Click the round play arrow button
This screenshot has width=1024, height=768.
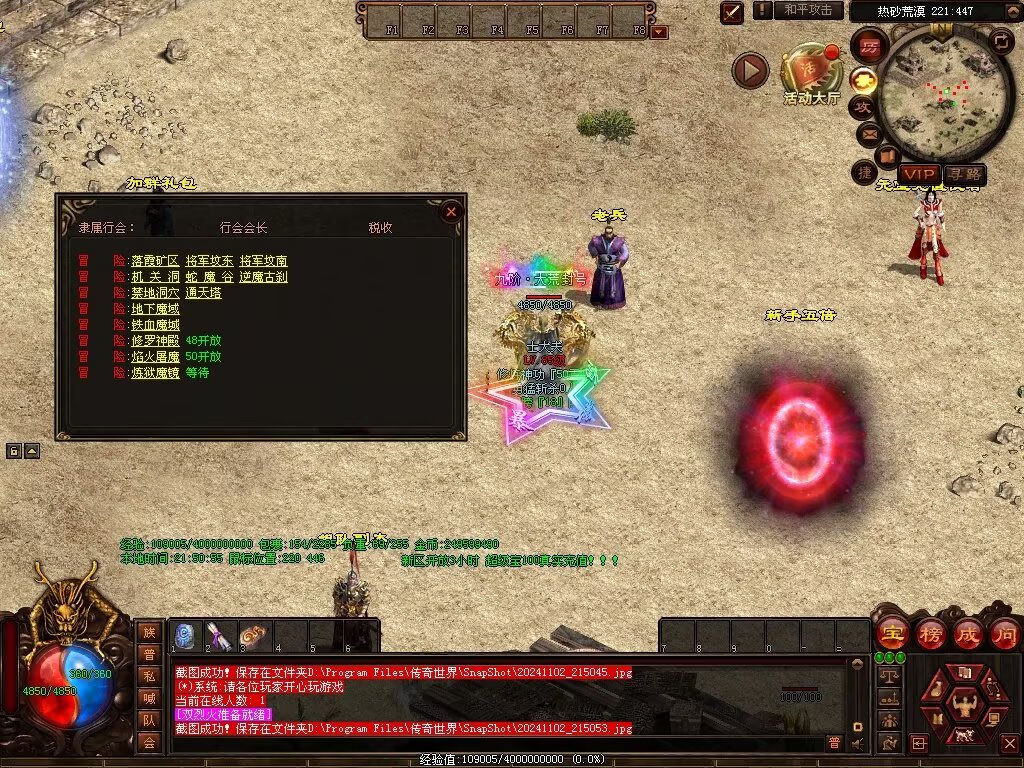tap(750, 70)
